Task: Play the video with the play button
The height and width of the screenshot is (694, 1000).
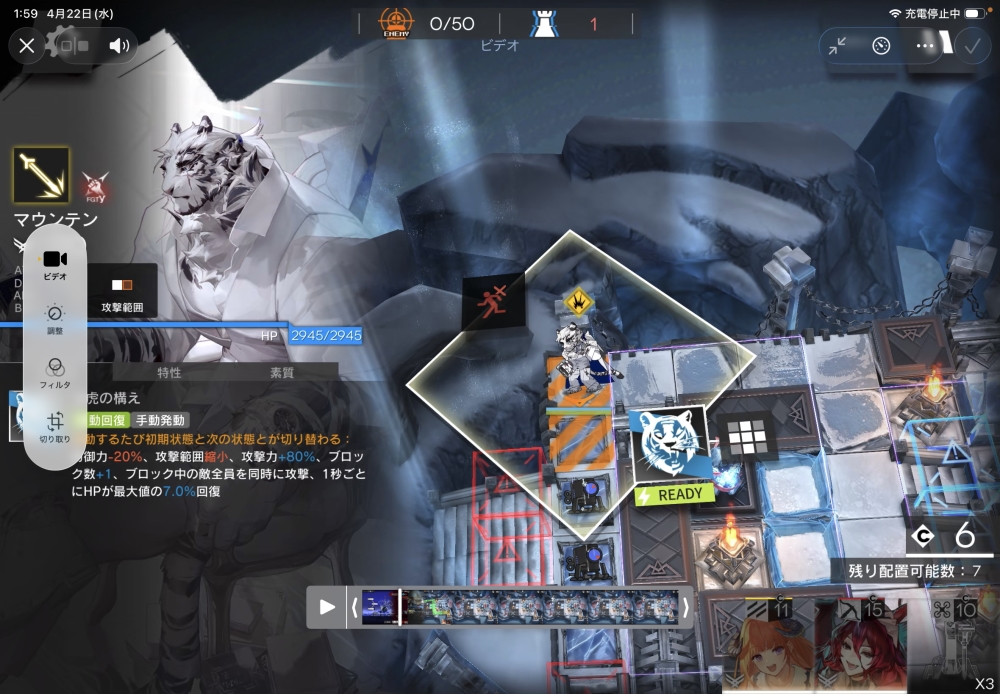Action: click(327, 606)
